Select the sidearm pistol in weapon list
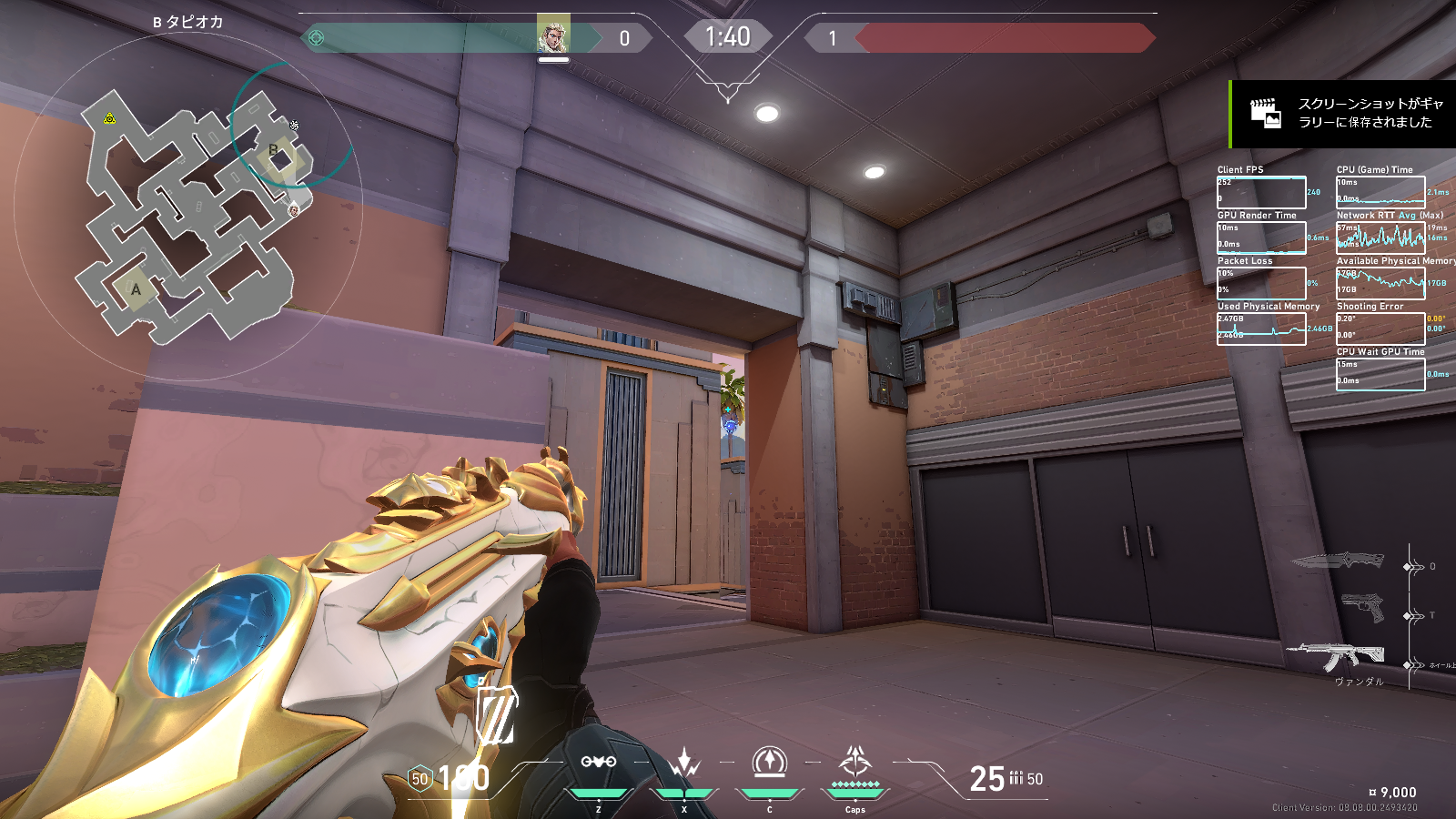Screen dimensions: 1456x819 pyautogui.click(x=1362, y=608)
